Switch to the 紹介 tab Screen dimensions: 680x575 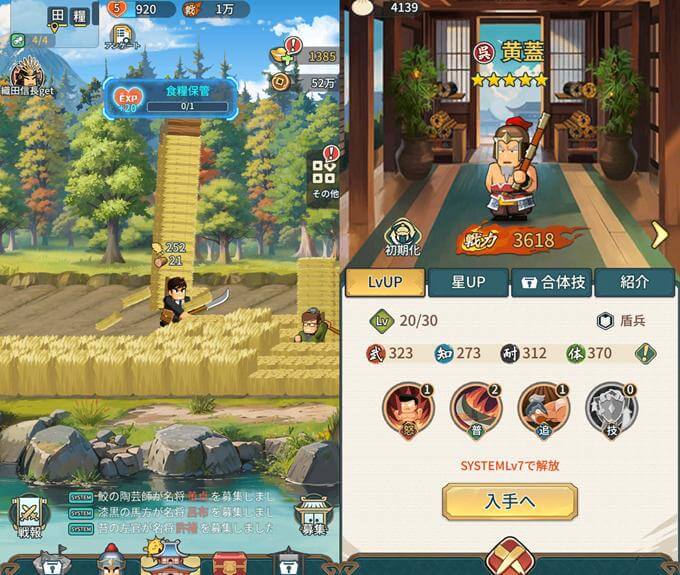[634, 283]
